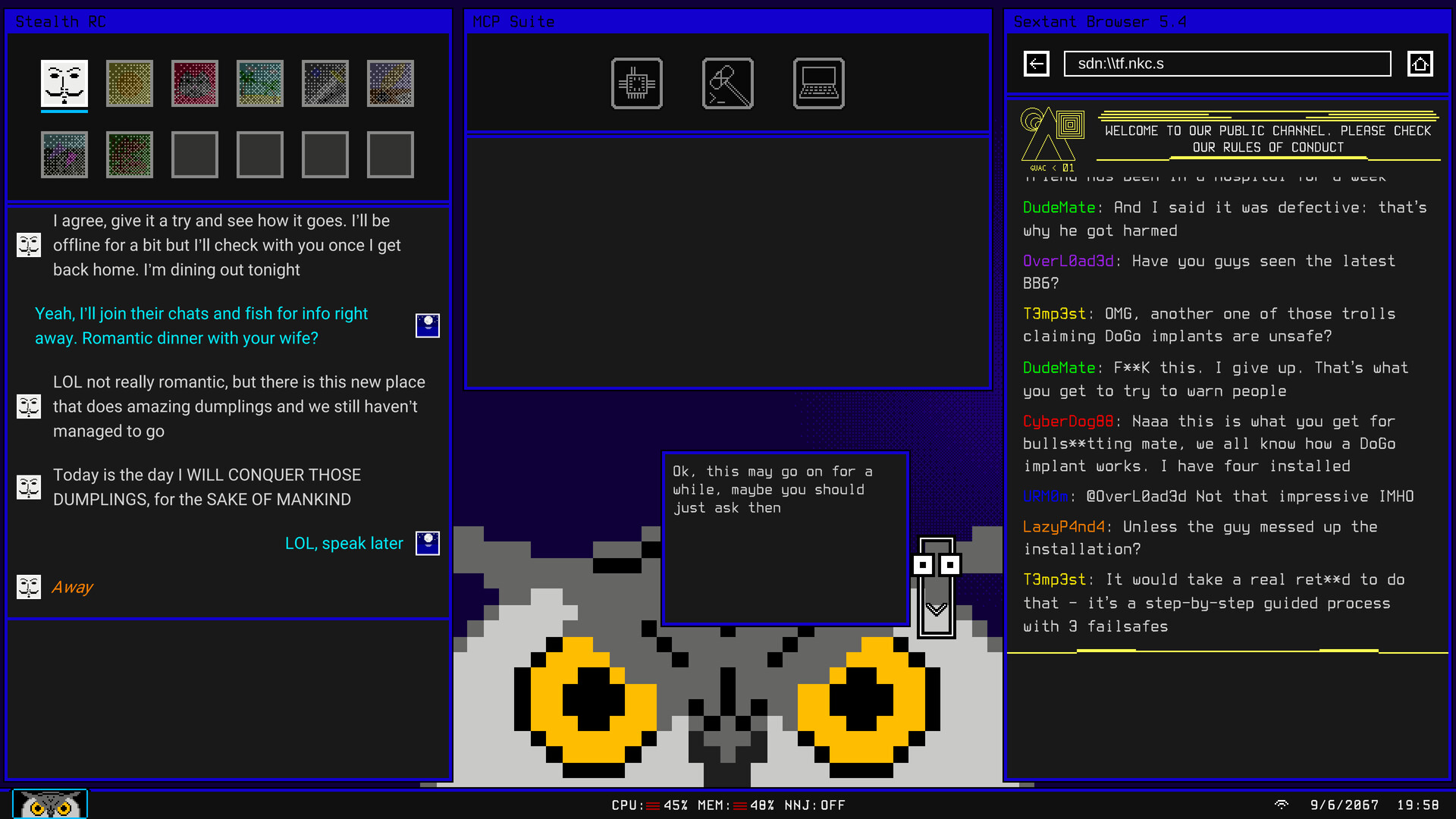
Task: Click the home icon in Sextant Browser
Action: point(1421,64)
